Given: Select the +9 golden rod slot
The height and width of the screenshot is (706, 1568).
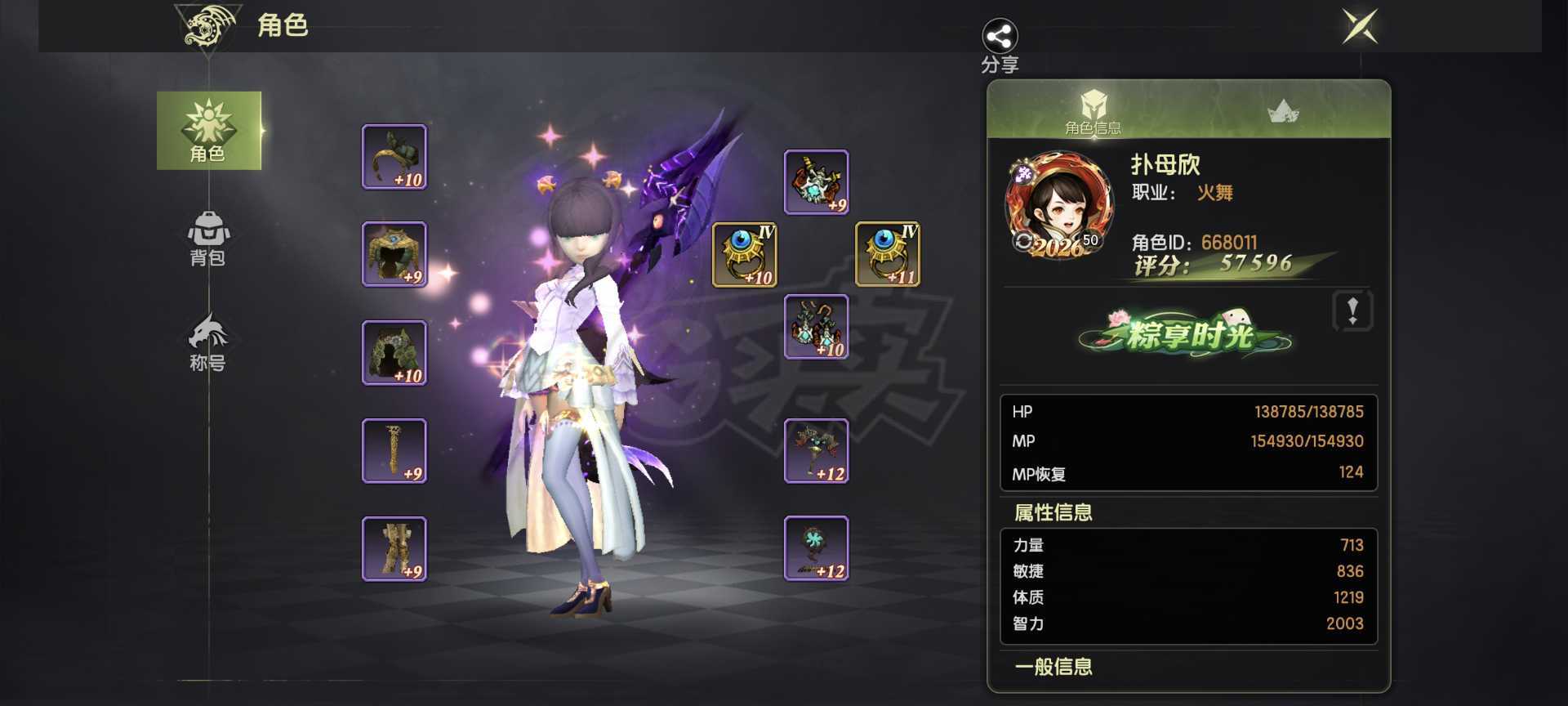Looking at the screenshot, I should (x=394, y=450).
